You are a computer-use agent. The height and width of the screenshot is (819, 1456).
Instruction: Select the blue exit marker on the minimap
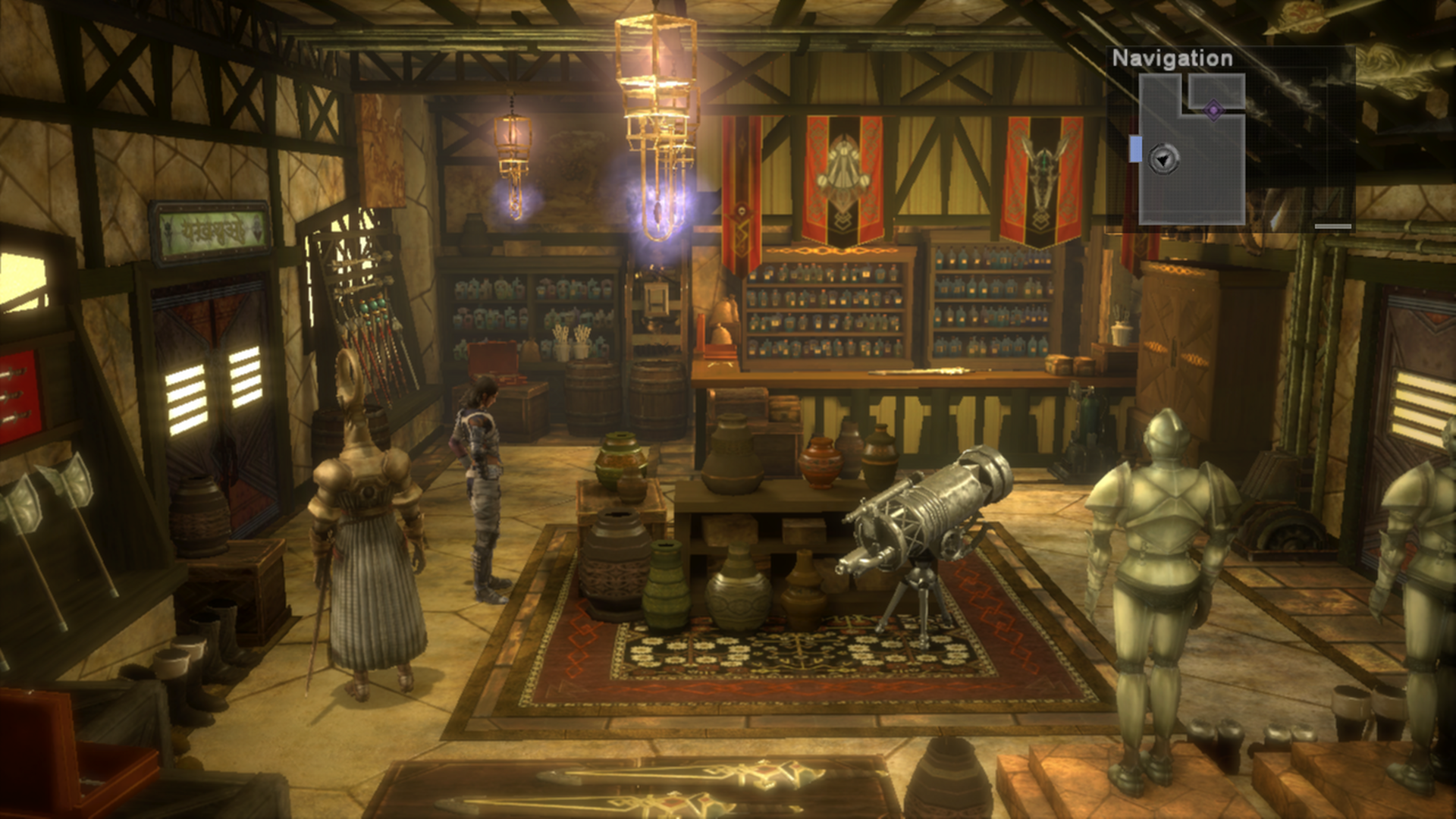1135,149
